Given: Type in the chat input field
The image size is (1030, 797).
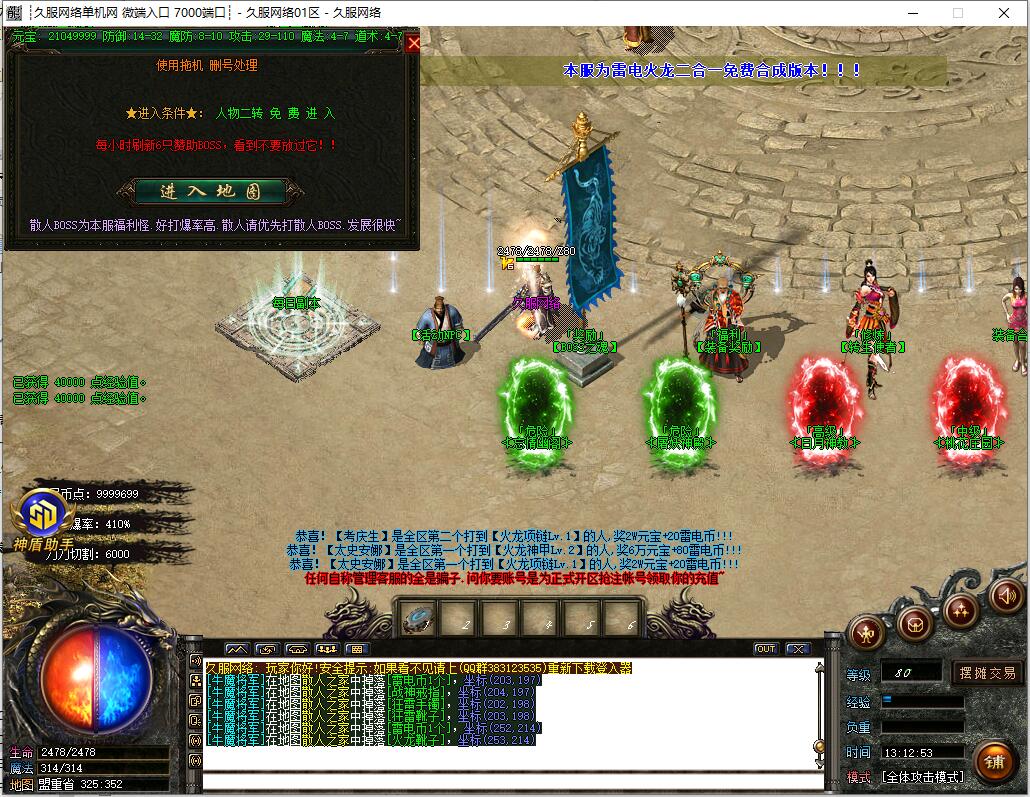Looking at the screenshot, I should click(510, 759).
